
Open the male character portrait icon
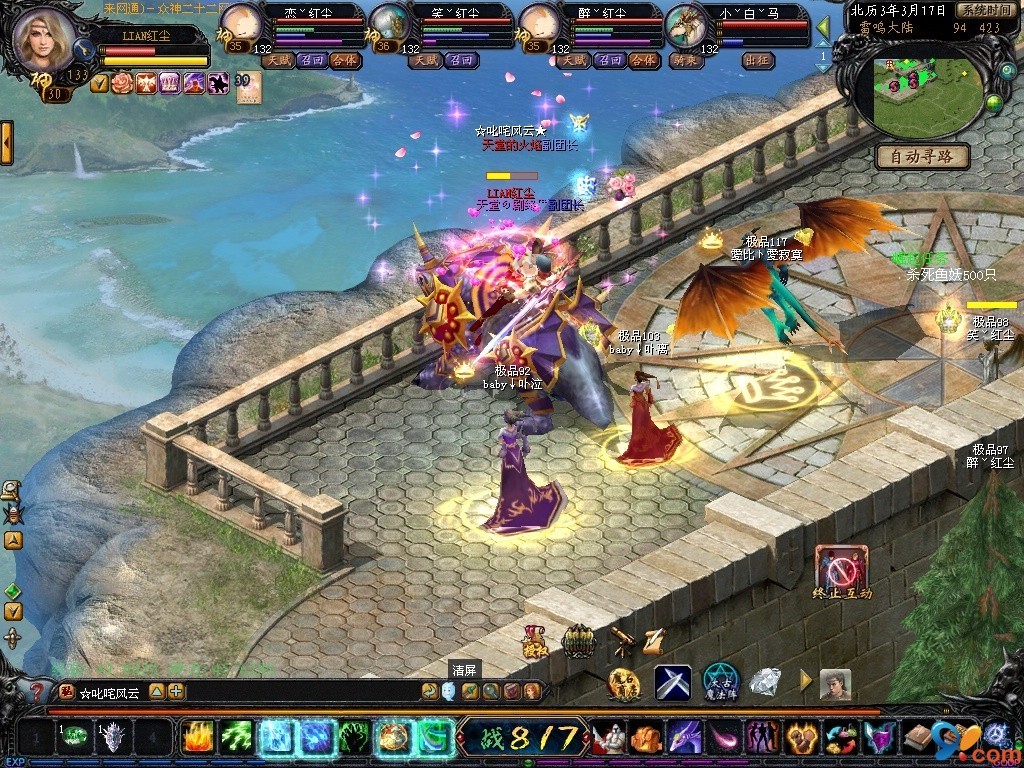pyautogui.click(x=835, y=684)
